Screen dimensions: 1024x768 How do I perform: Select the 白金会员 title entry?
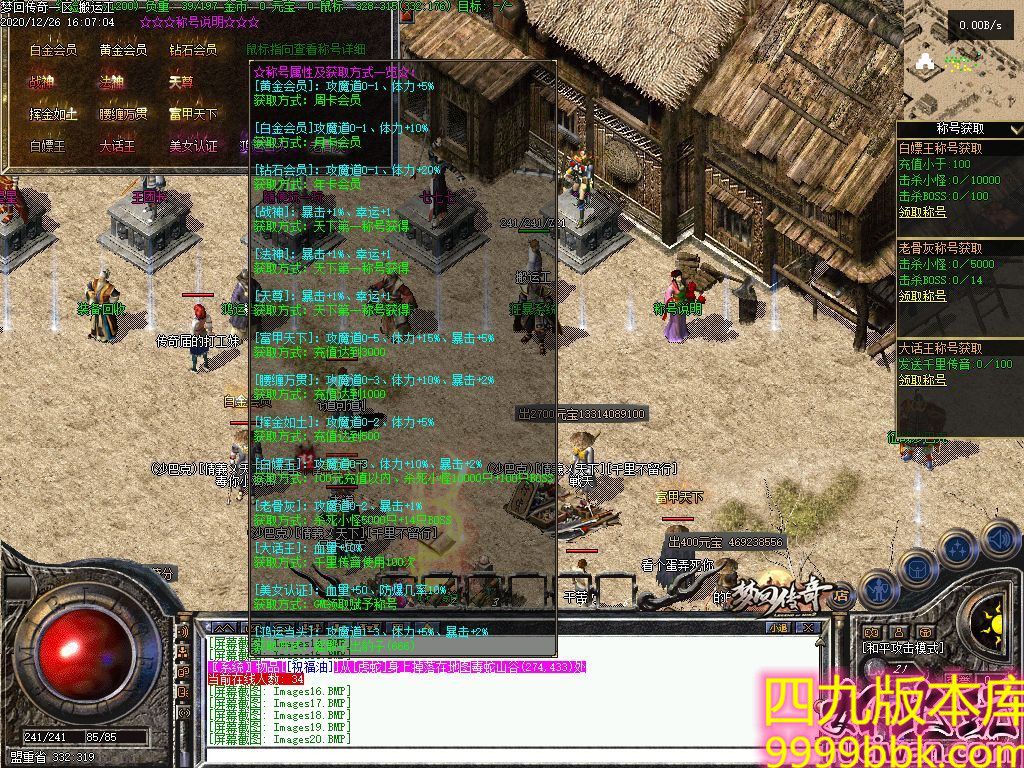click(x=54, y=50)
